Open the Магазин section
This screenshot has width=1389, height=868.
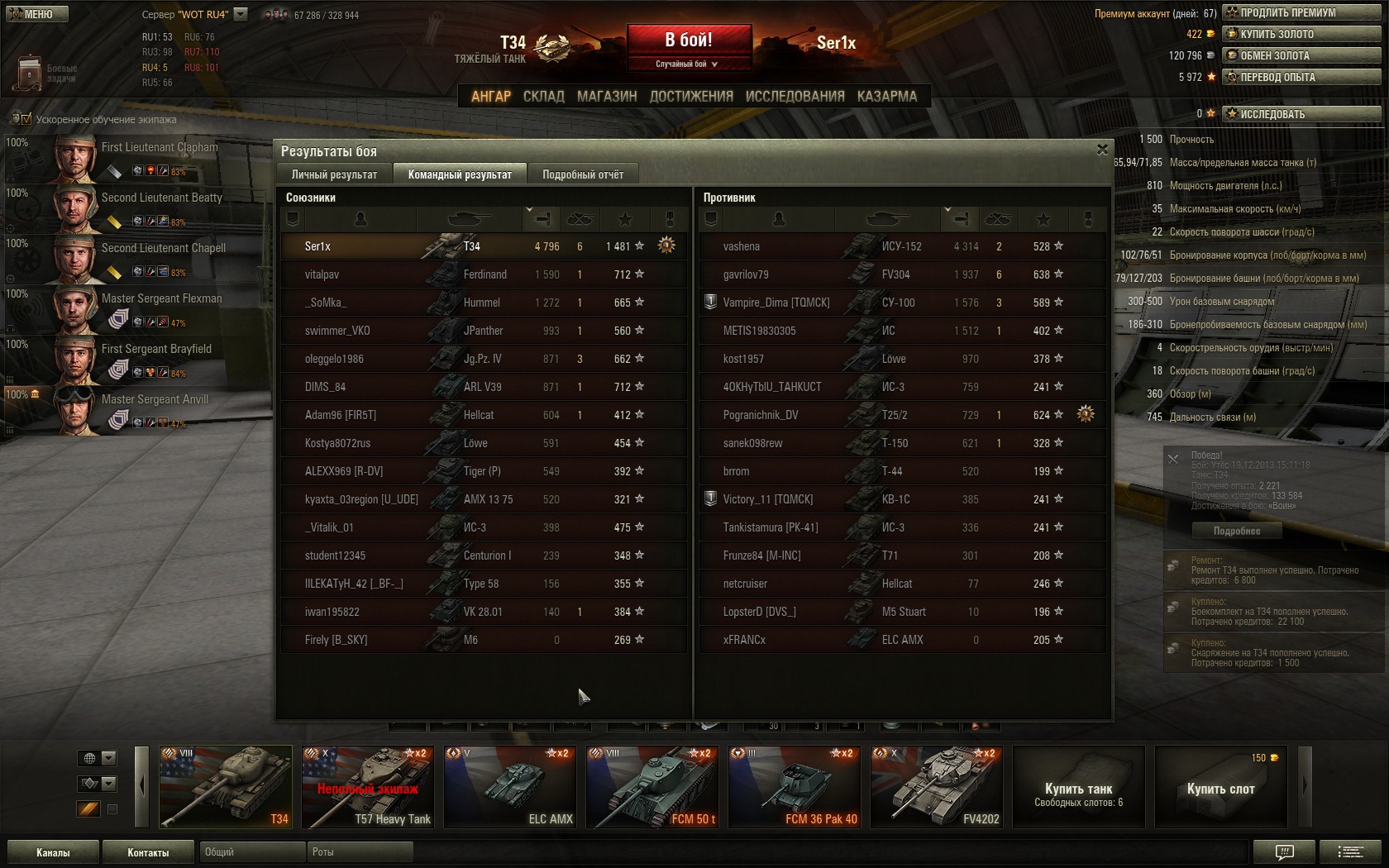pyautogui.click(x=607, y=97)
